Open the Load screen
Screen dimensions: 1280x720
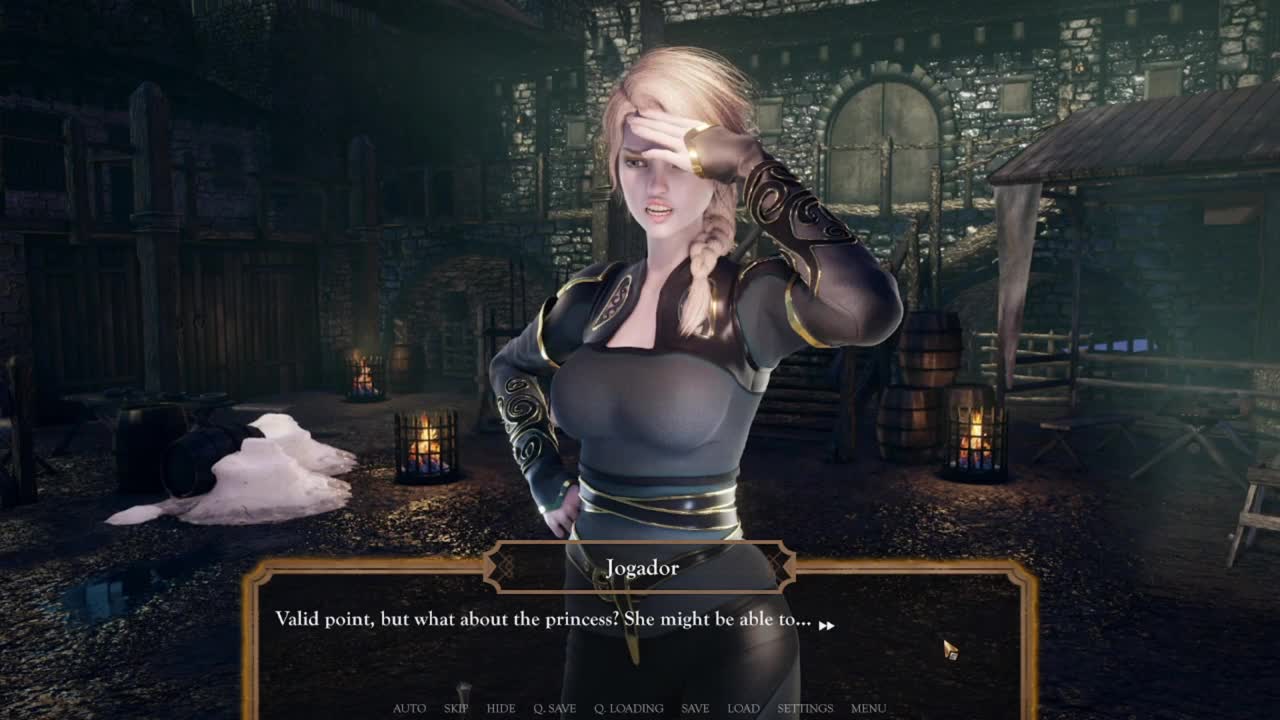tap(743, 708)
